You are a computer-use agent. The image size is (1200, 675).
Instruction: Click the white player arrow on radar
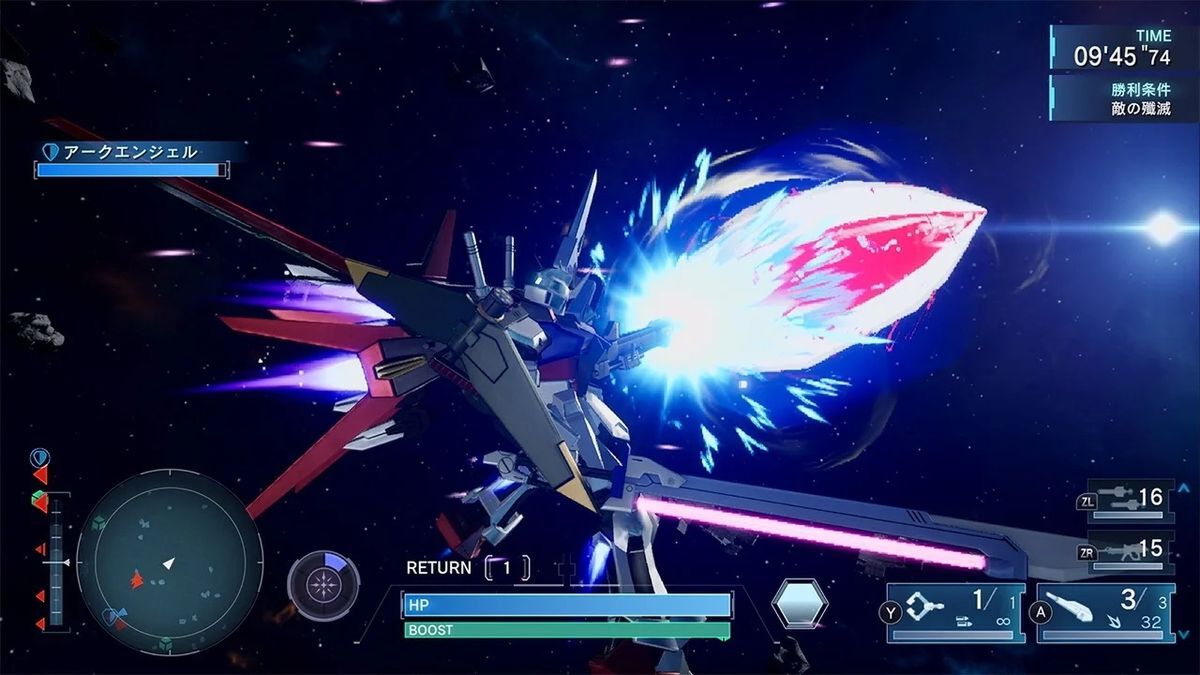pos(169,564)
